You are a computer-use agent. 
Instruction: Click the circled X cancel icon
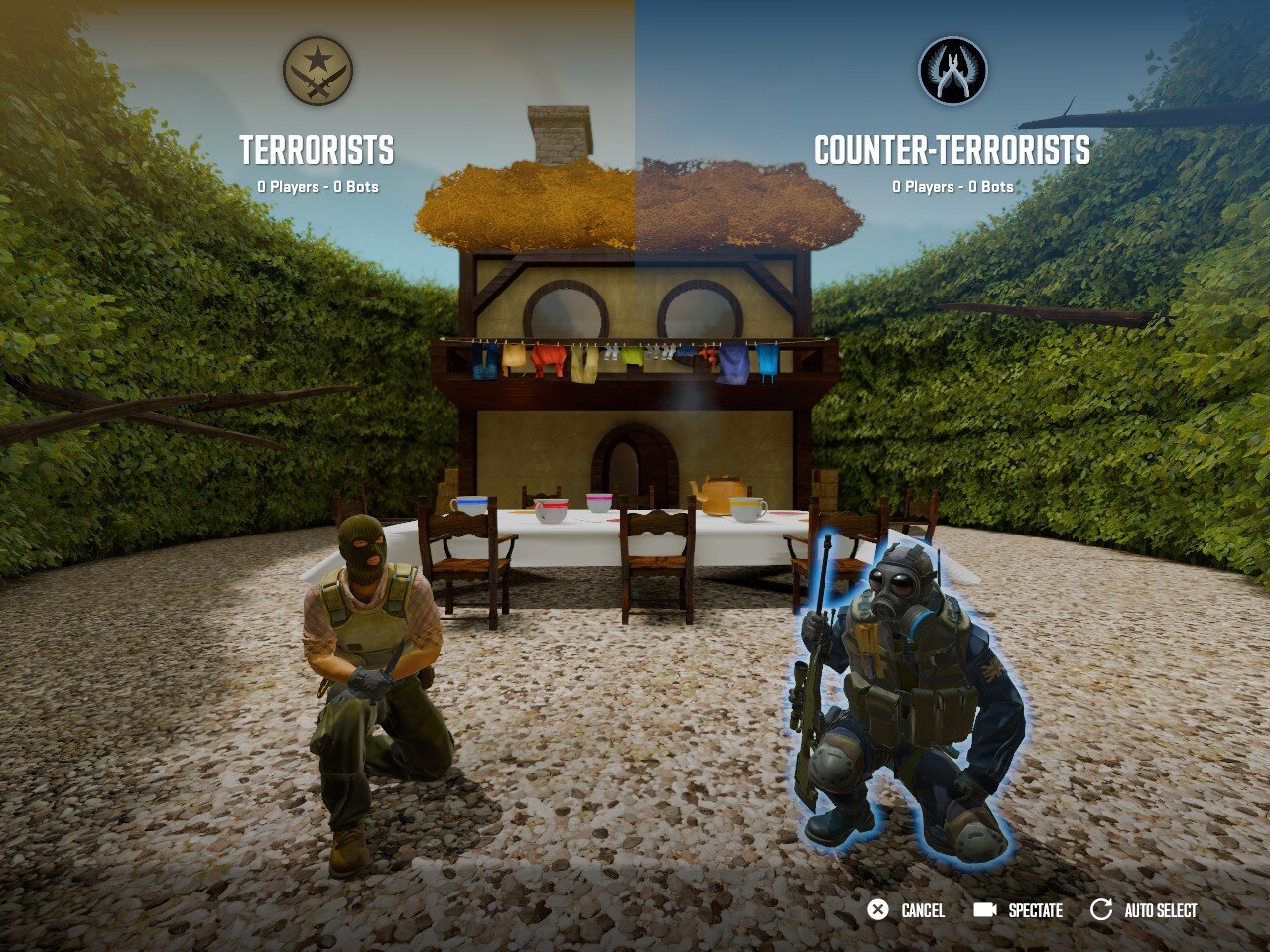click(877, 908)
